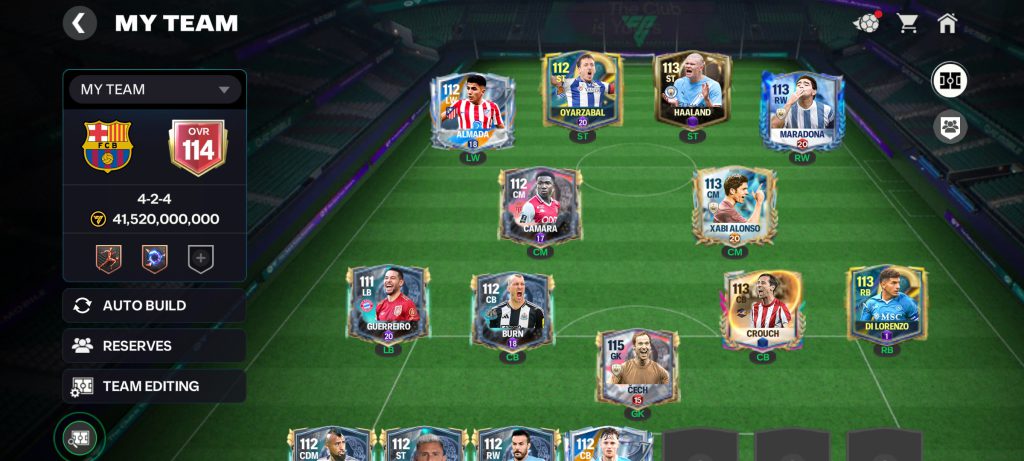Choose the Di Lorenzo RB card
This screenshot has height=461, width=1024.
point(886,304)
